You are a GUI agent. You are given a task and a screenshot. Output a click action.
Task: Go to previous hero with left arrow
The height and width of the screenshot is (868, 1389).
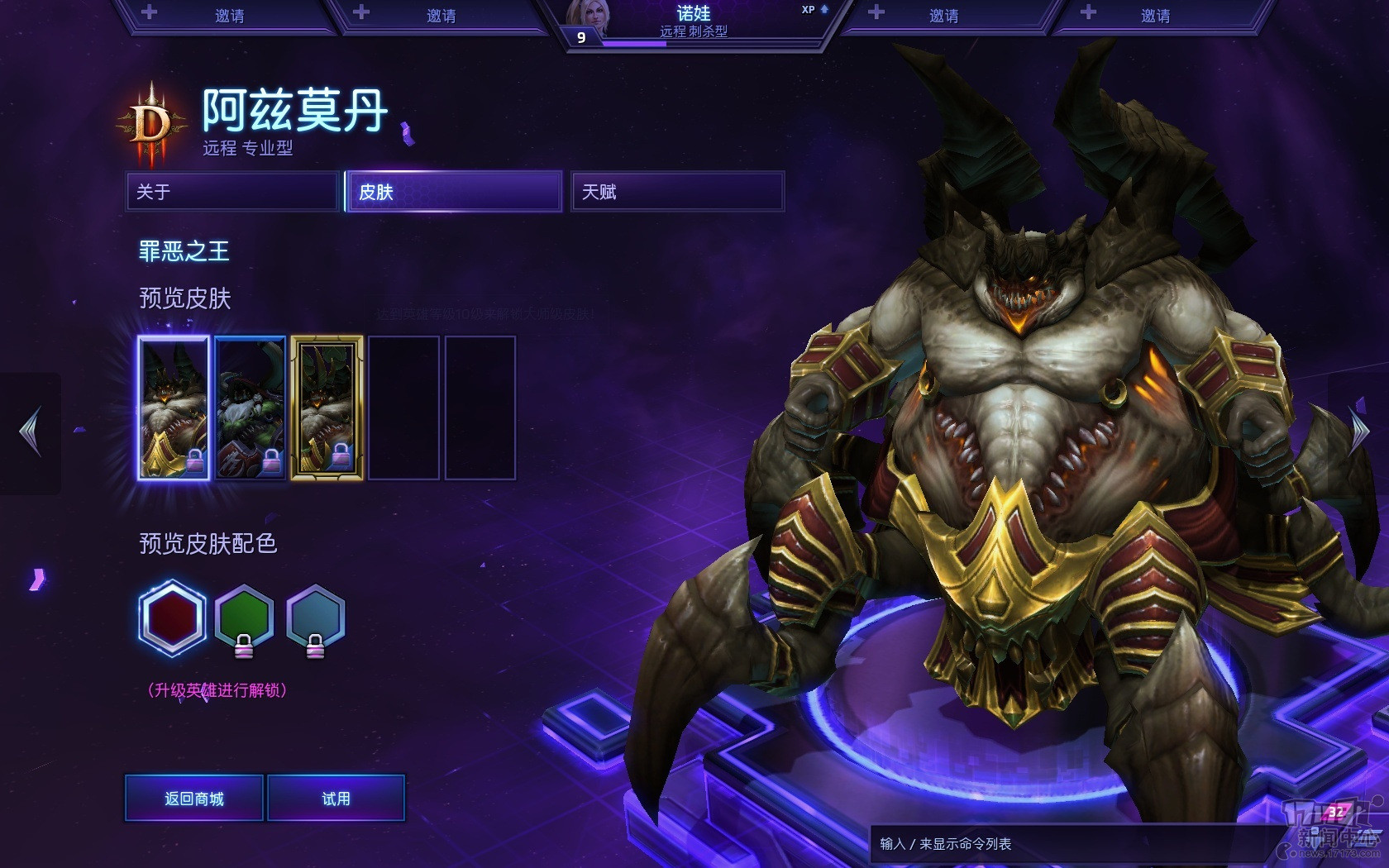point(31,432)
